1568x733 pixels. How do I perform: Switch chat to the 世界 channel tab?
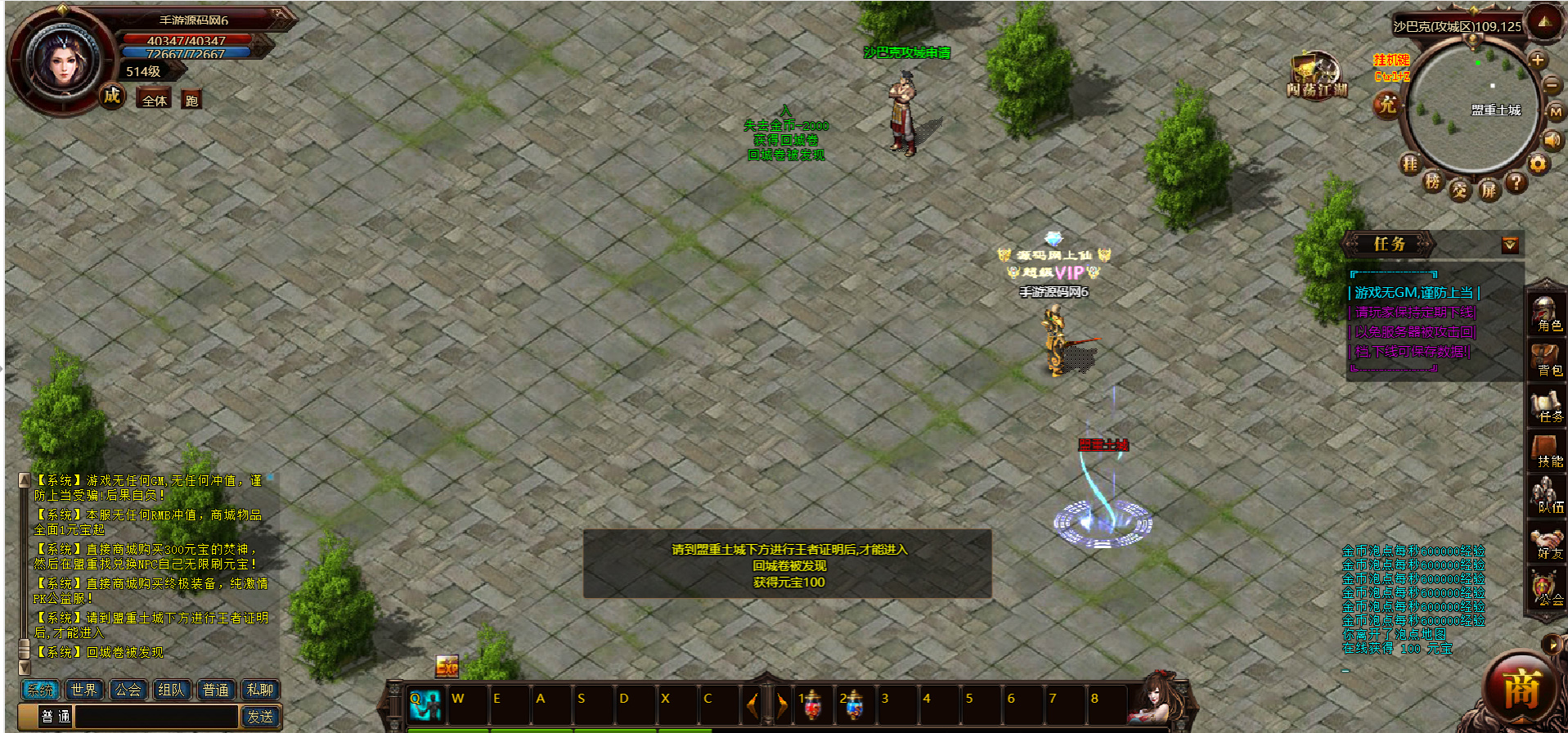click(x=83, y=690)
